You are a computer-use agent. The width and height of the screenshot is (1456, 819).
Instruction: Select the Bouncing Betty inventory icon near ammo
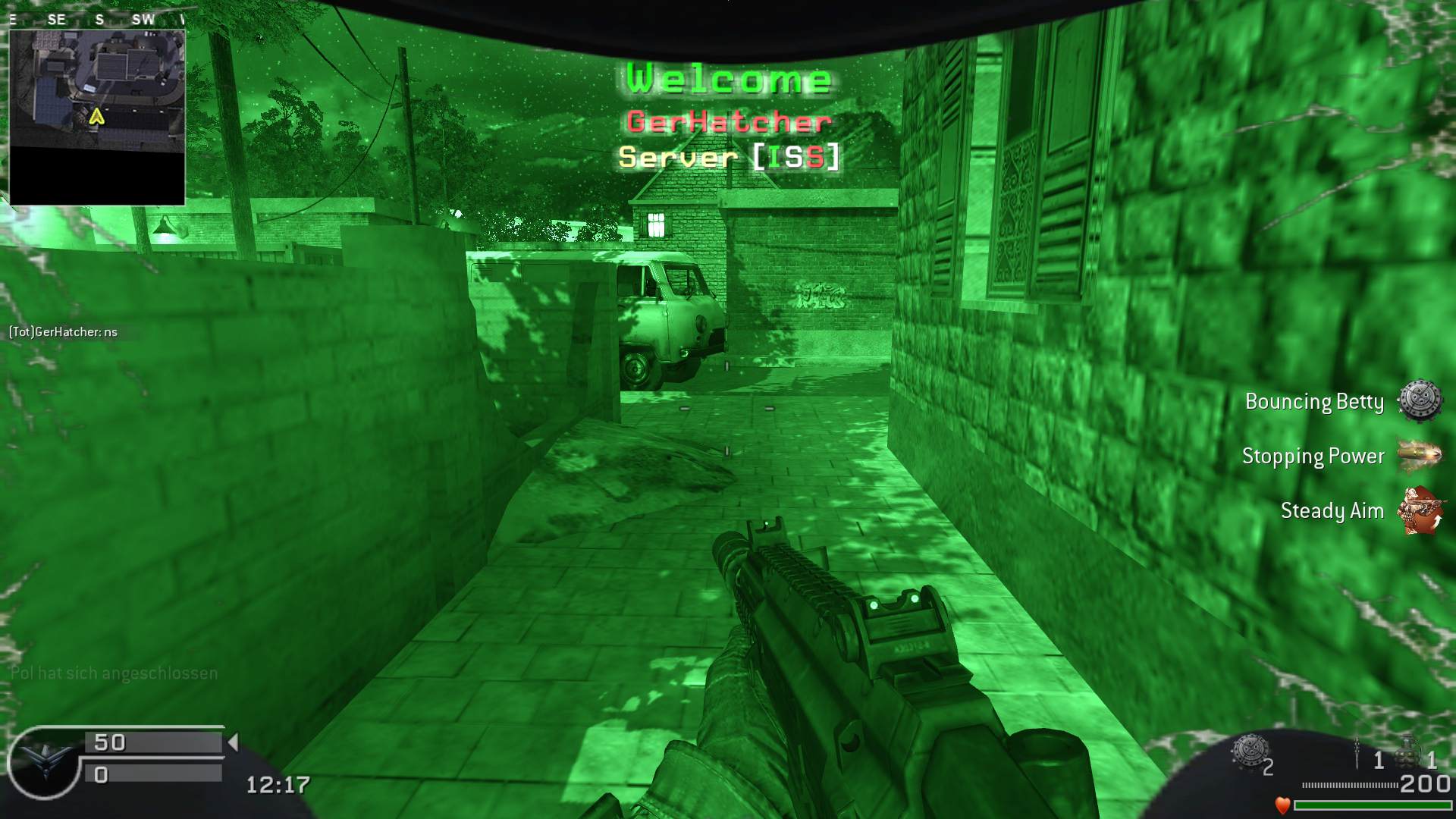point(1248,752)
